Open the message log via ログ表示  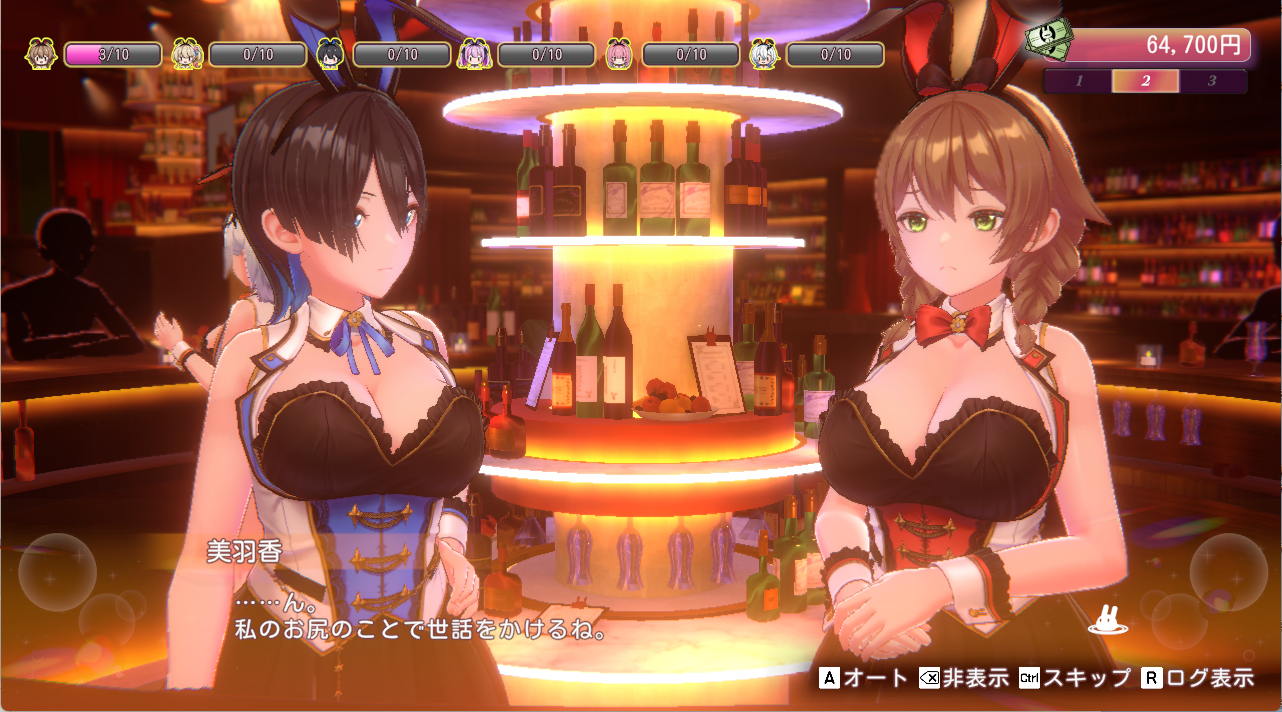point(1197,678)
